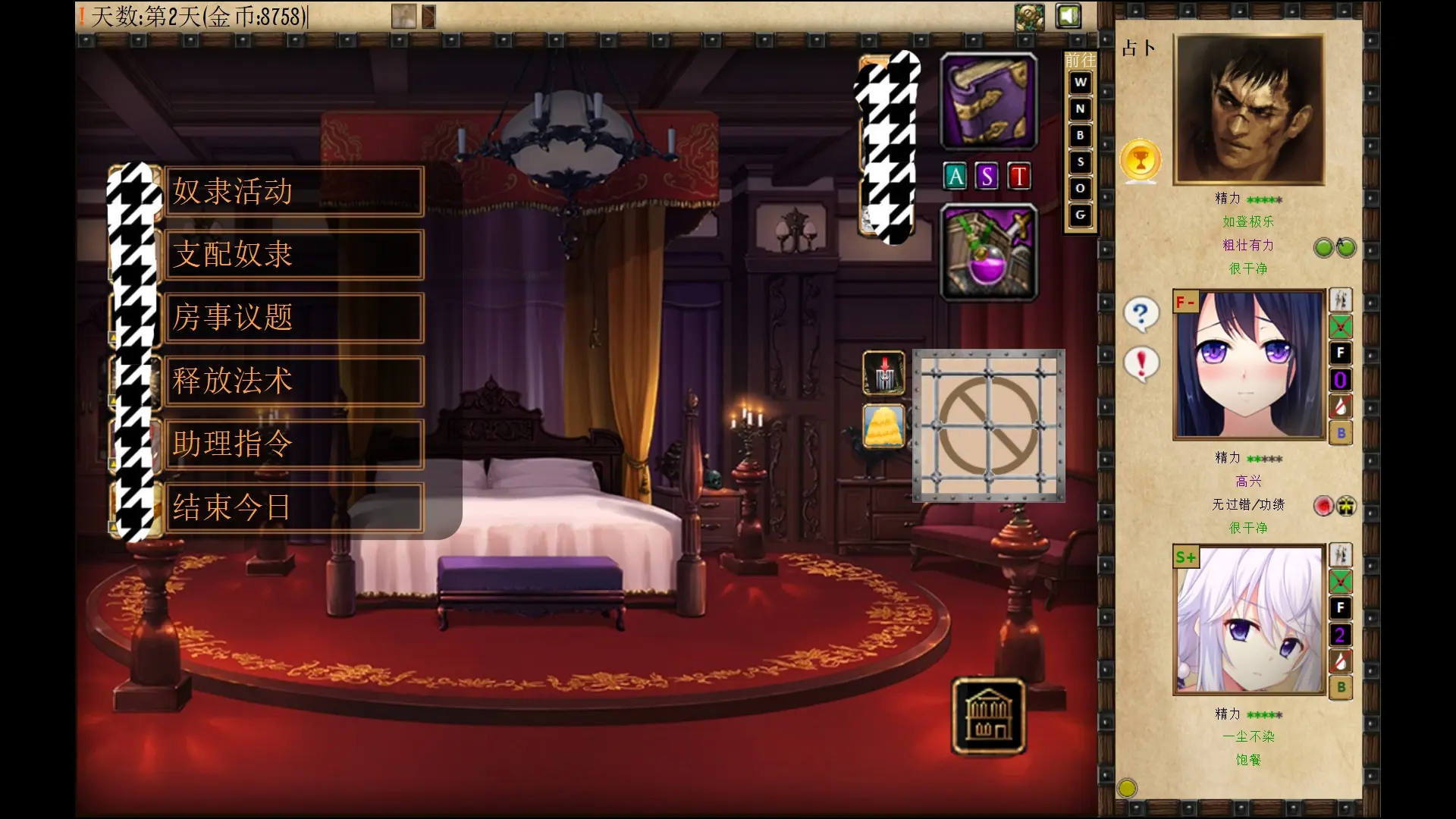Toggle the green sound speaker icon
1456x819 pixels.
1068,17
